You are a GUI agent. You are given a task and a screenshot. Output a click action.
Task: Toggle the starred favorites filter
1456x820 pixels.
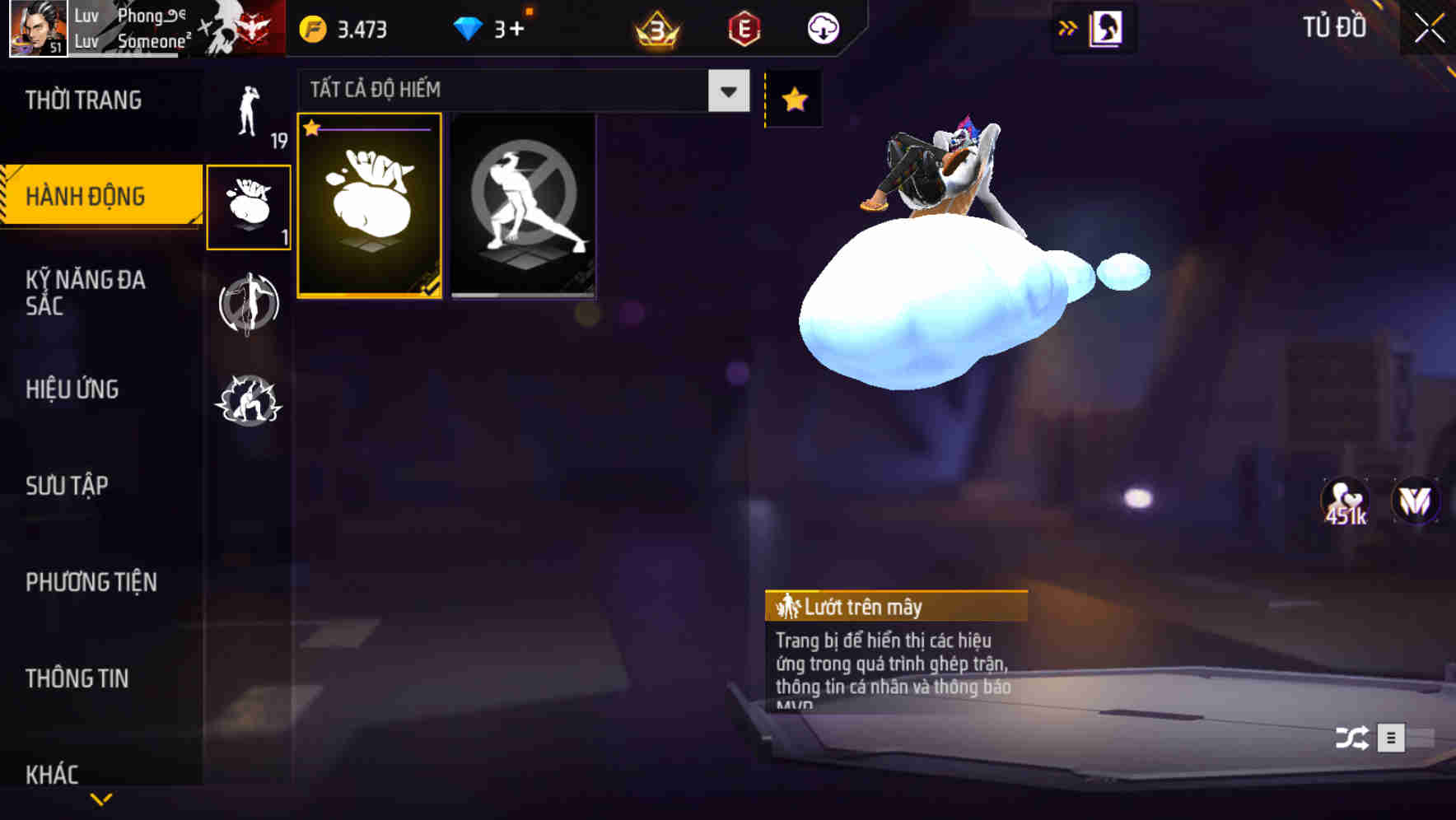click(x=793, y=100)
